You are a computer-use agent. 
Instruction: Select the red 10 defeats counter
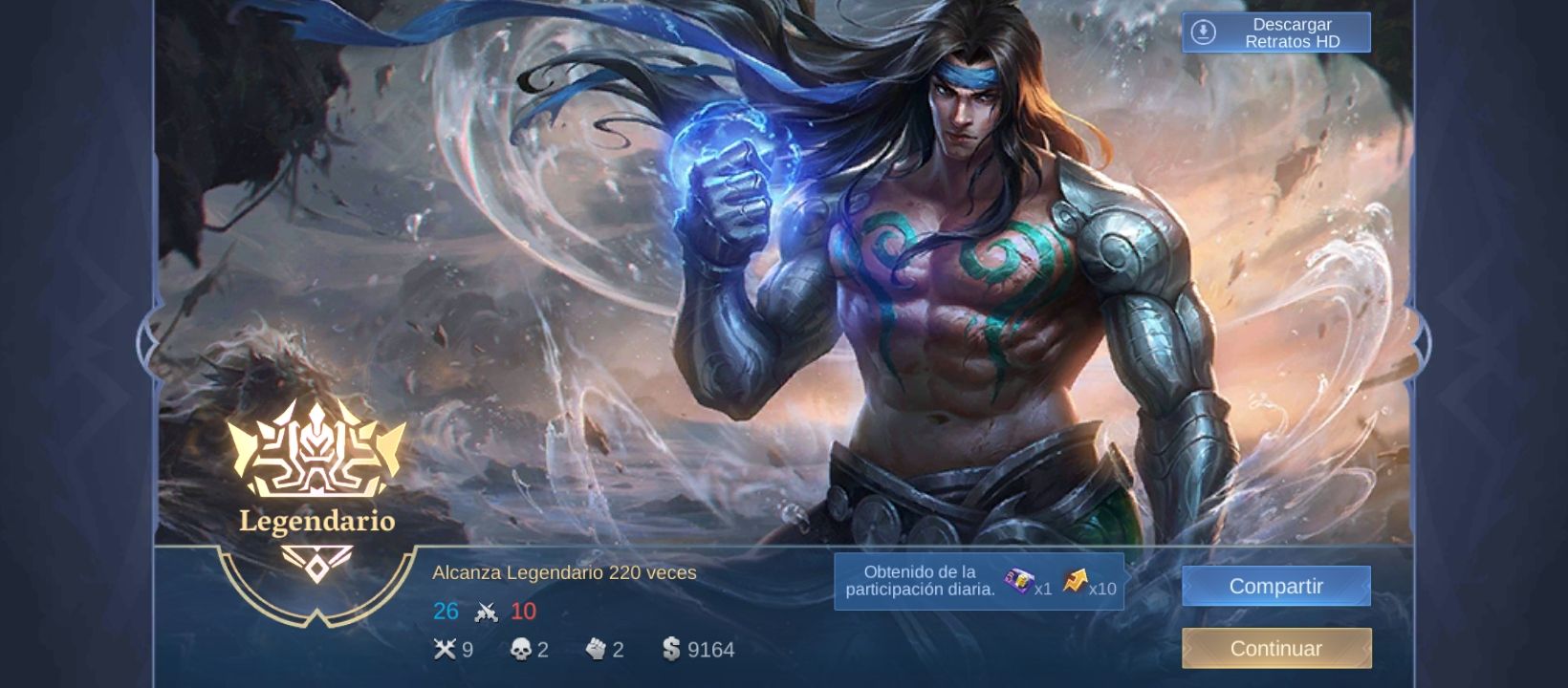pos(525,611)
